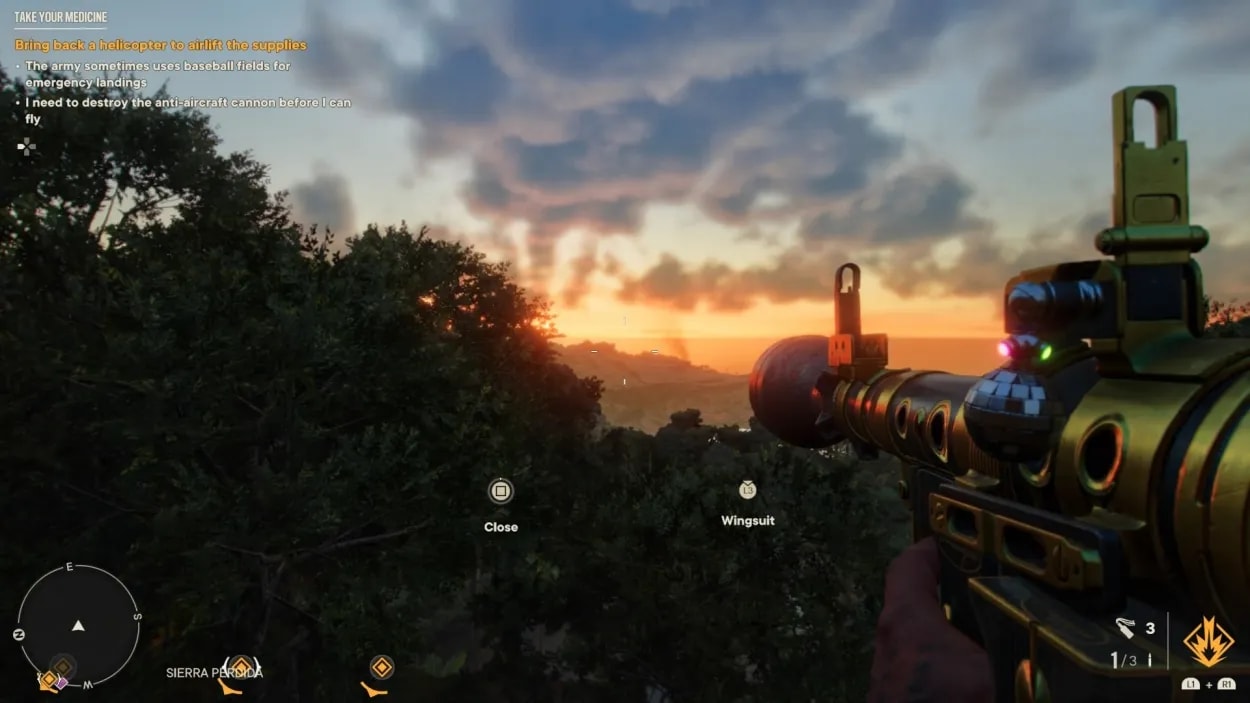Select the Molotov throwable icon

tap(1125, 628)
